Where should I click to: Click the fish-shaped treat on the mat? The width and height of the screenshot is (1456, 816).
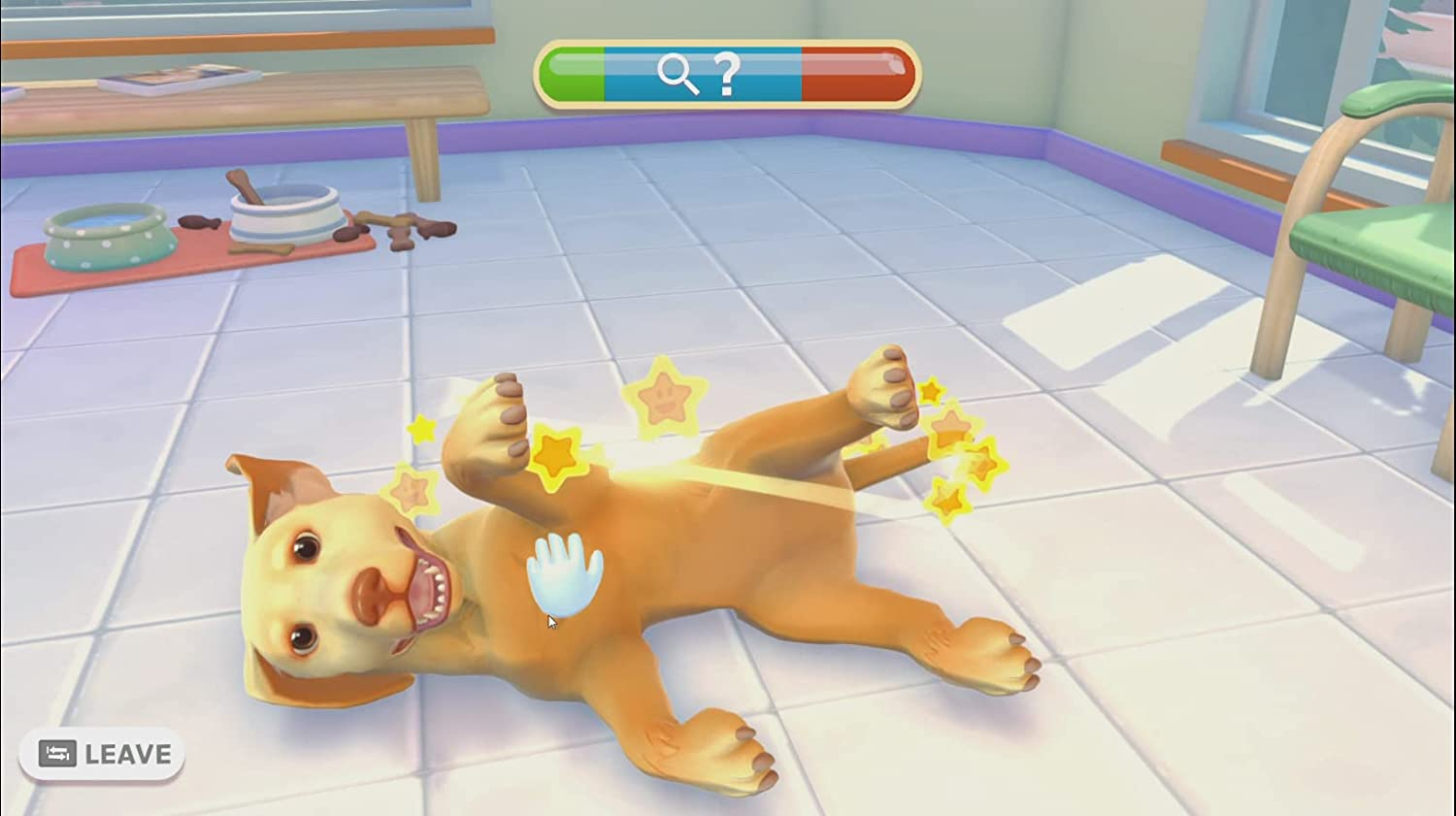pyautogui.click(x=198, y=222)
